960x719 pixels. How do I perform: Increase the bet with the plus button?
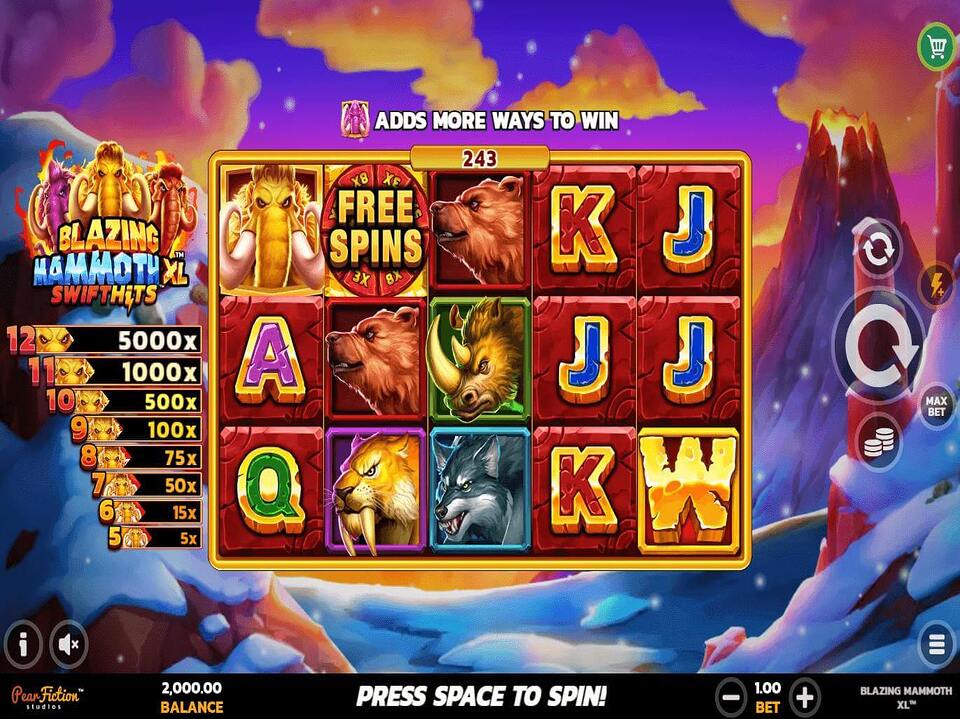[x=805, y=696]
